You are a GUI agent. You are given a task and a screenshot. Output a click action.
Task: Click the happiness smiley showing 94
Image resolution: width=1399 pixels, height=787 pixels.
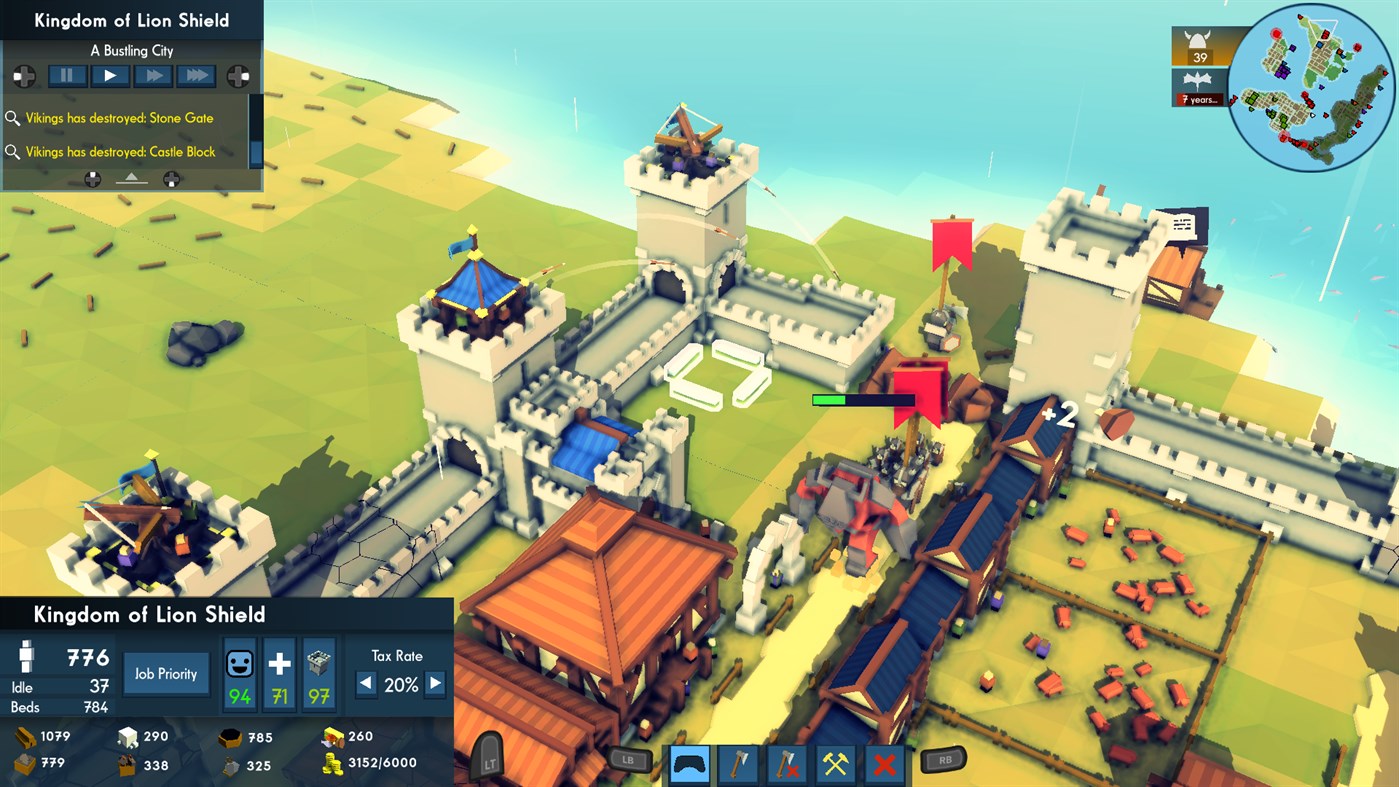(x=240, y=672)
